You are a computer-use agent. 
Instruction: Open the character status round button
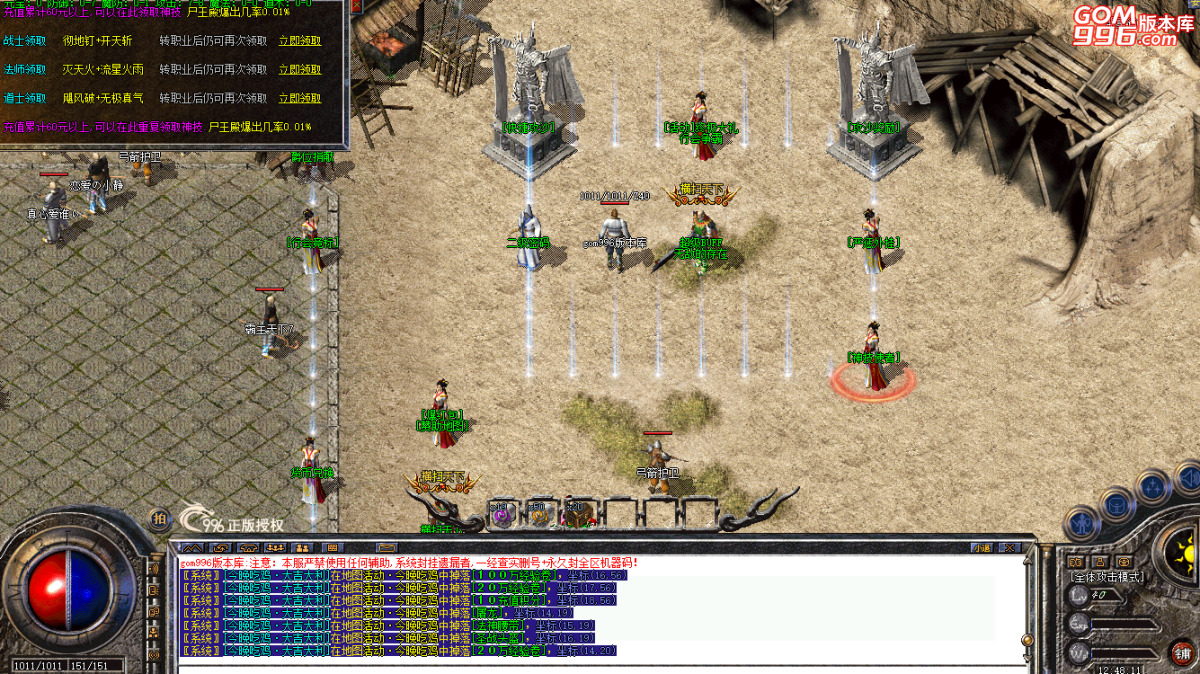(x=1081, y=521)
